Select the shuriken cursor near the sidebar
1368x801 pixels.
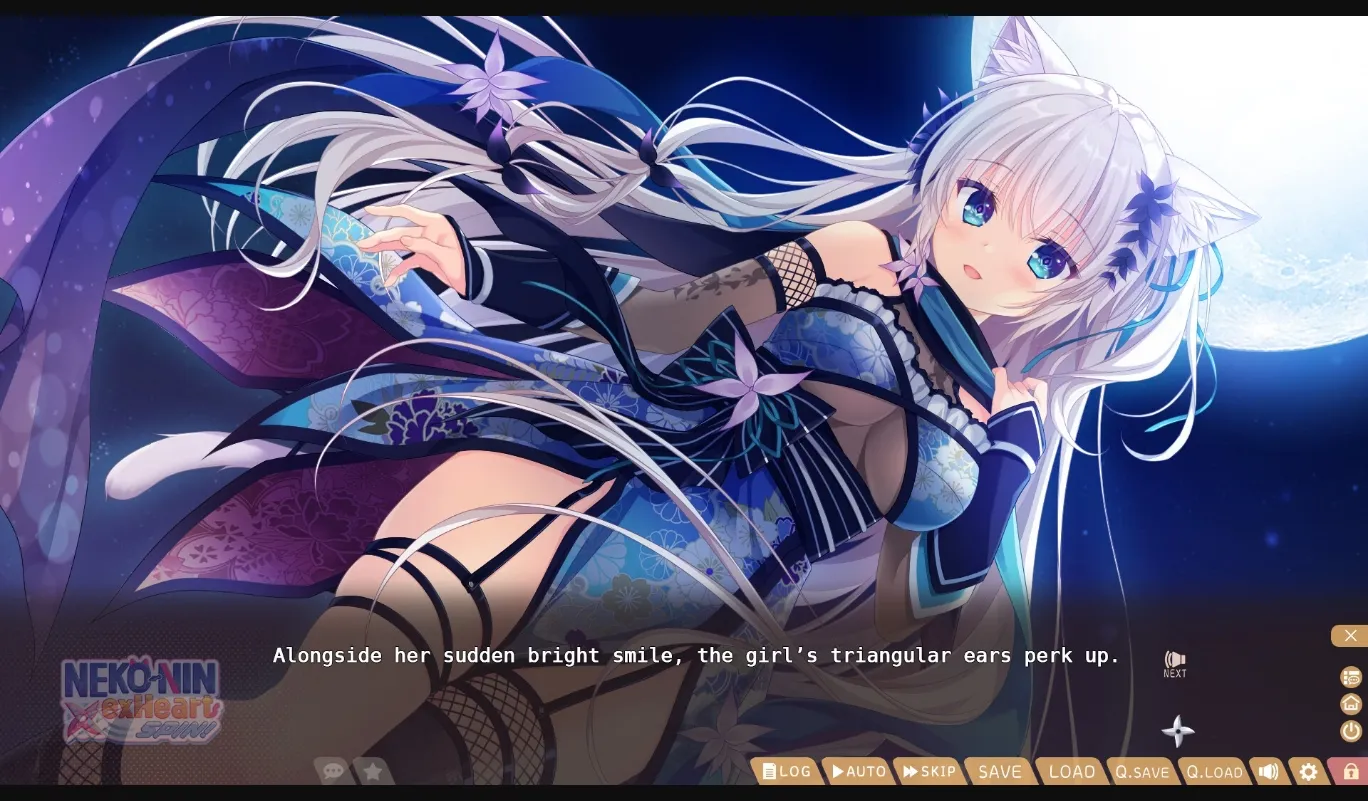pos(1179,731)
